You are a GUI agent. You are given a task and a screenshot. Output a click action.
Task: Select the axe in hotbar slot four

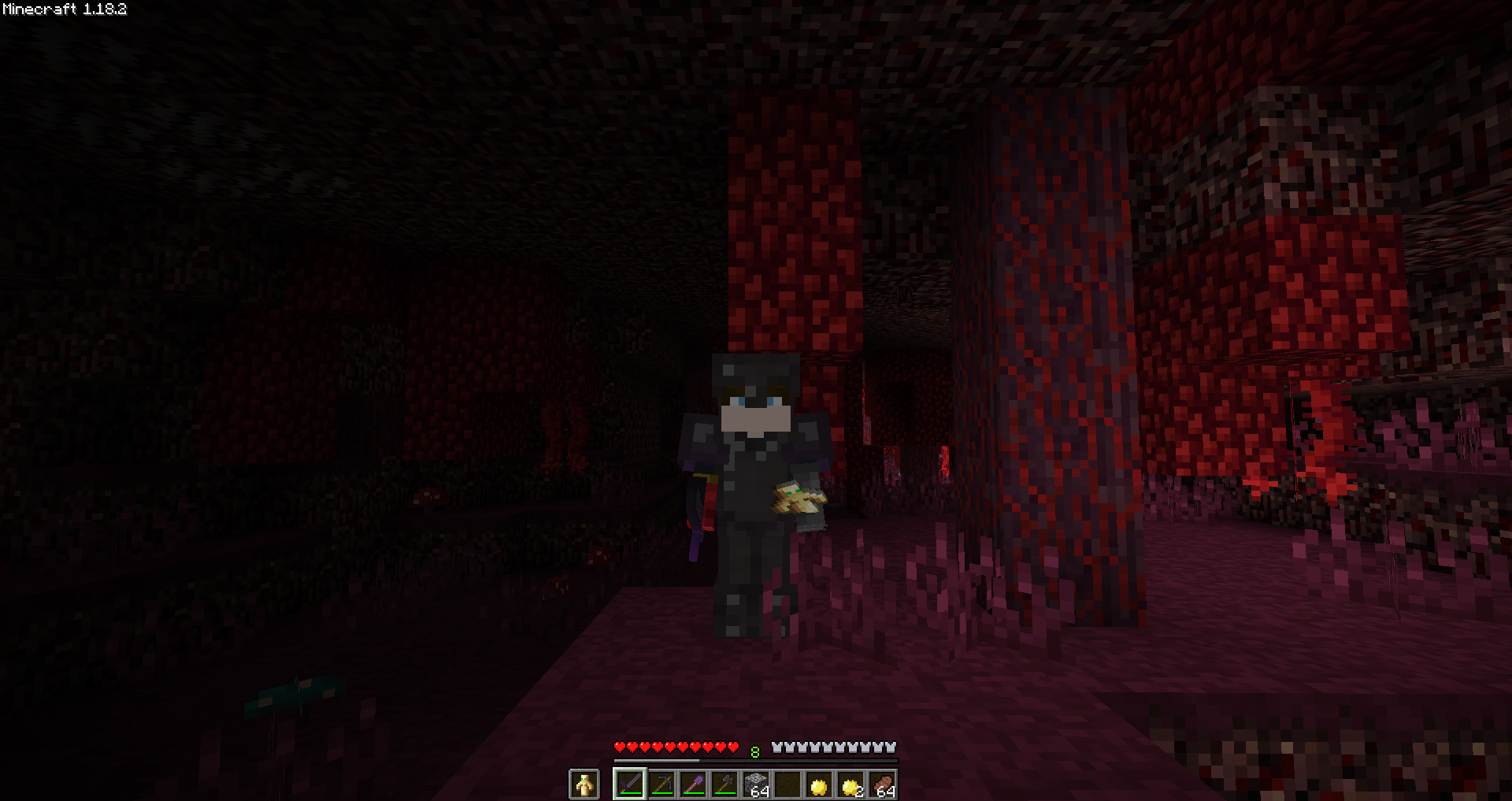click(x=724, y=784)
